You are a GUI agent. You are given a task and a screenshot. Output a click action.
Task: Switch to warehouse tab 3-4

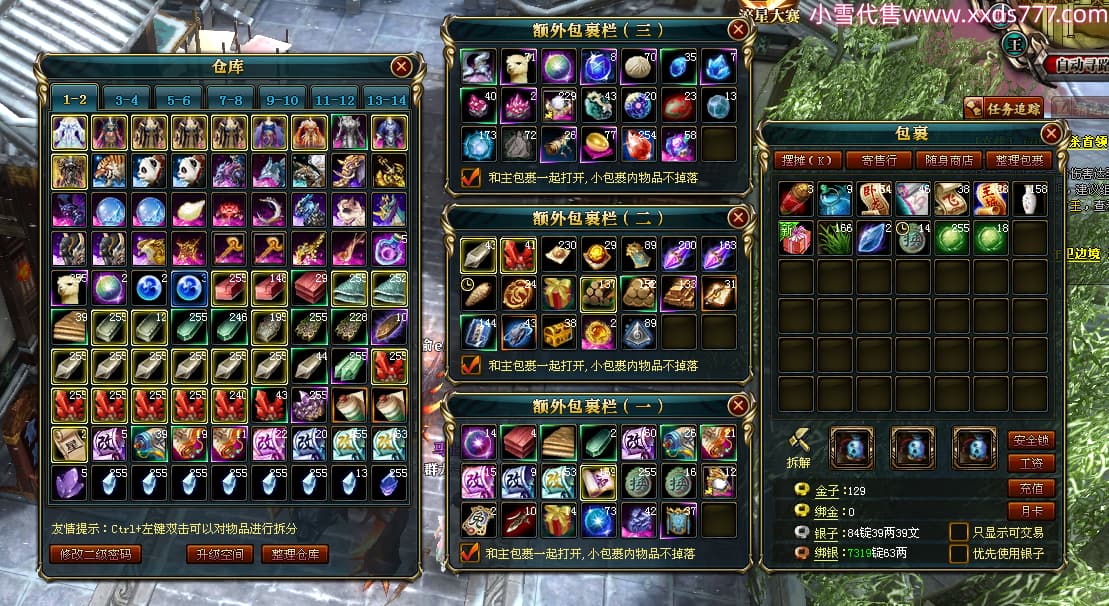127,100
